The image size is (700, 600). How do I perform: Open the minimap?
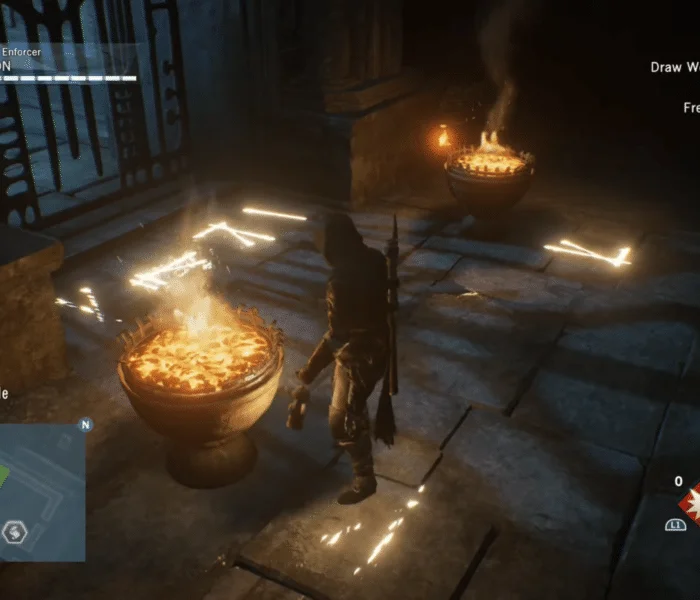coord(42,490)
